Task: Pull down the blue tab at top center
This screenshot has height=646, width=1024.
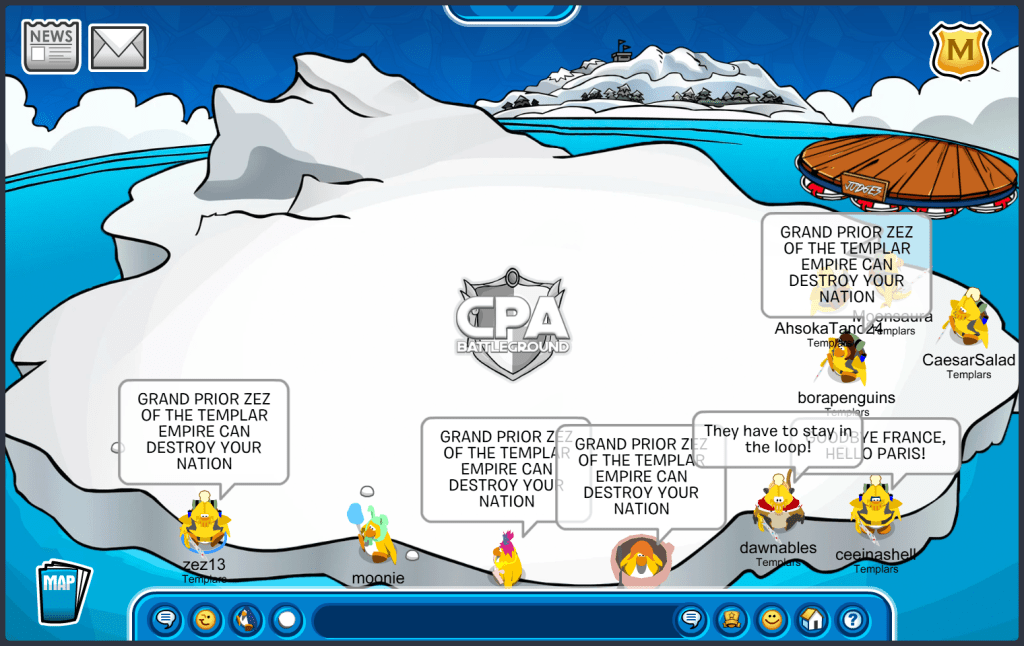Action: pos(511,12)
